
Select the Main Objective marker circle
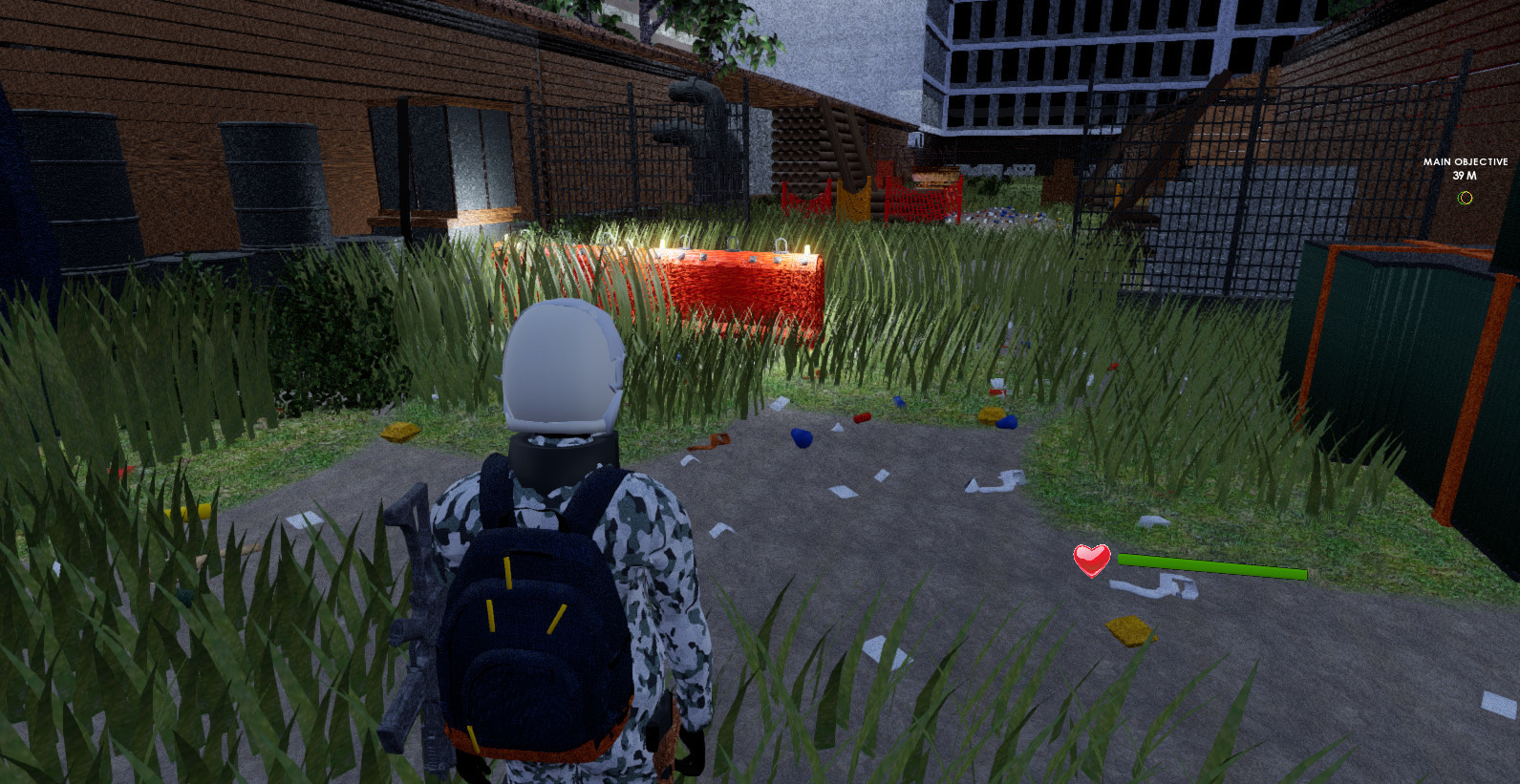pyautogui.click(x=1465, y=200)
